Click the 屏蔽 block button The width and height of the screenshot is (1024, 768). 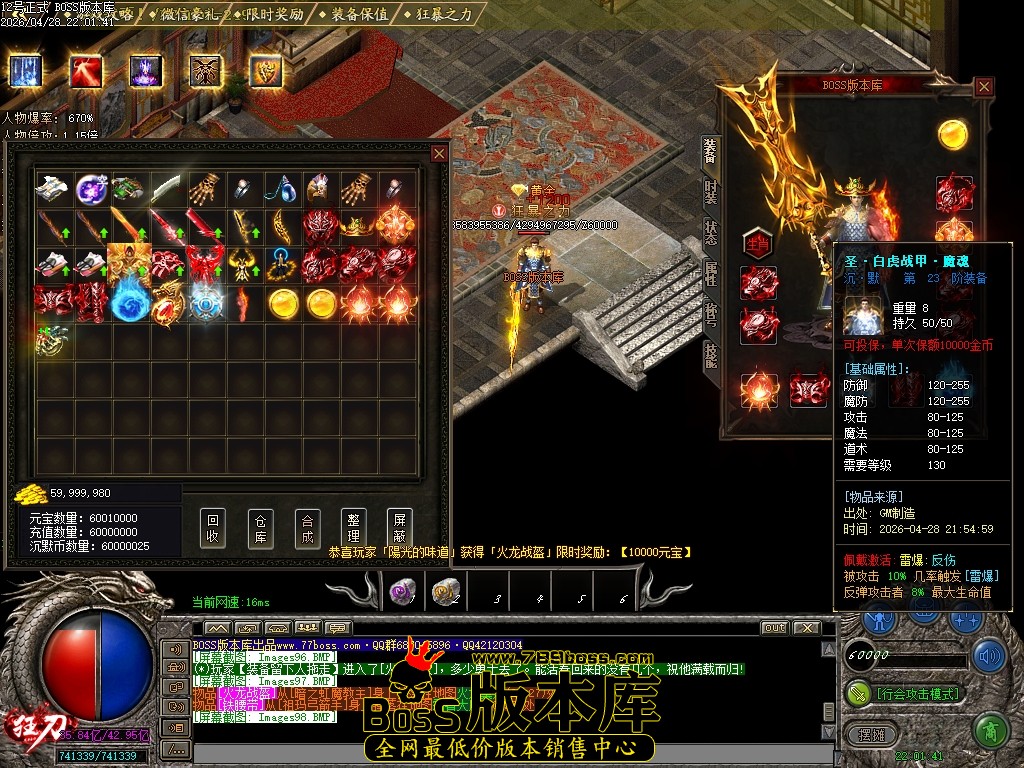click(x=399, y=528)
